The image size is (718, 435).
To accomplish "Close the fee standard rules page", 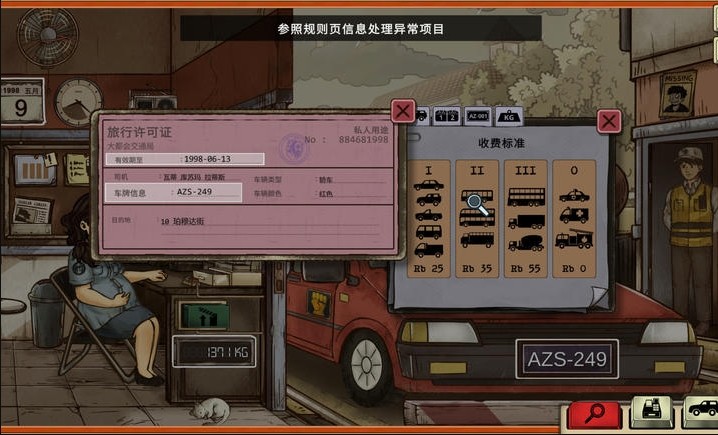I will [608, 122].
